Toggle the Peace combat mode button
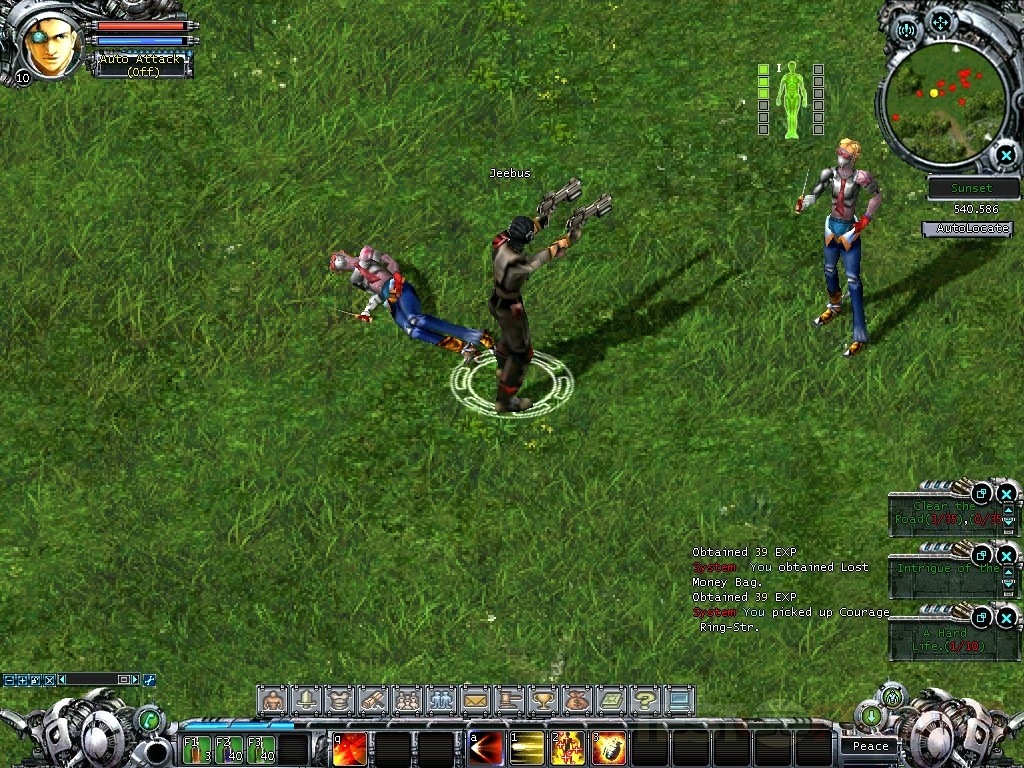Screen dimensions: 1024x768 (x=871, y=746)
